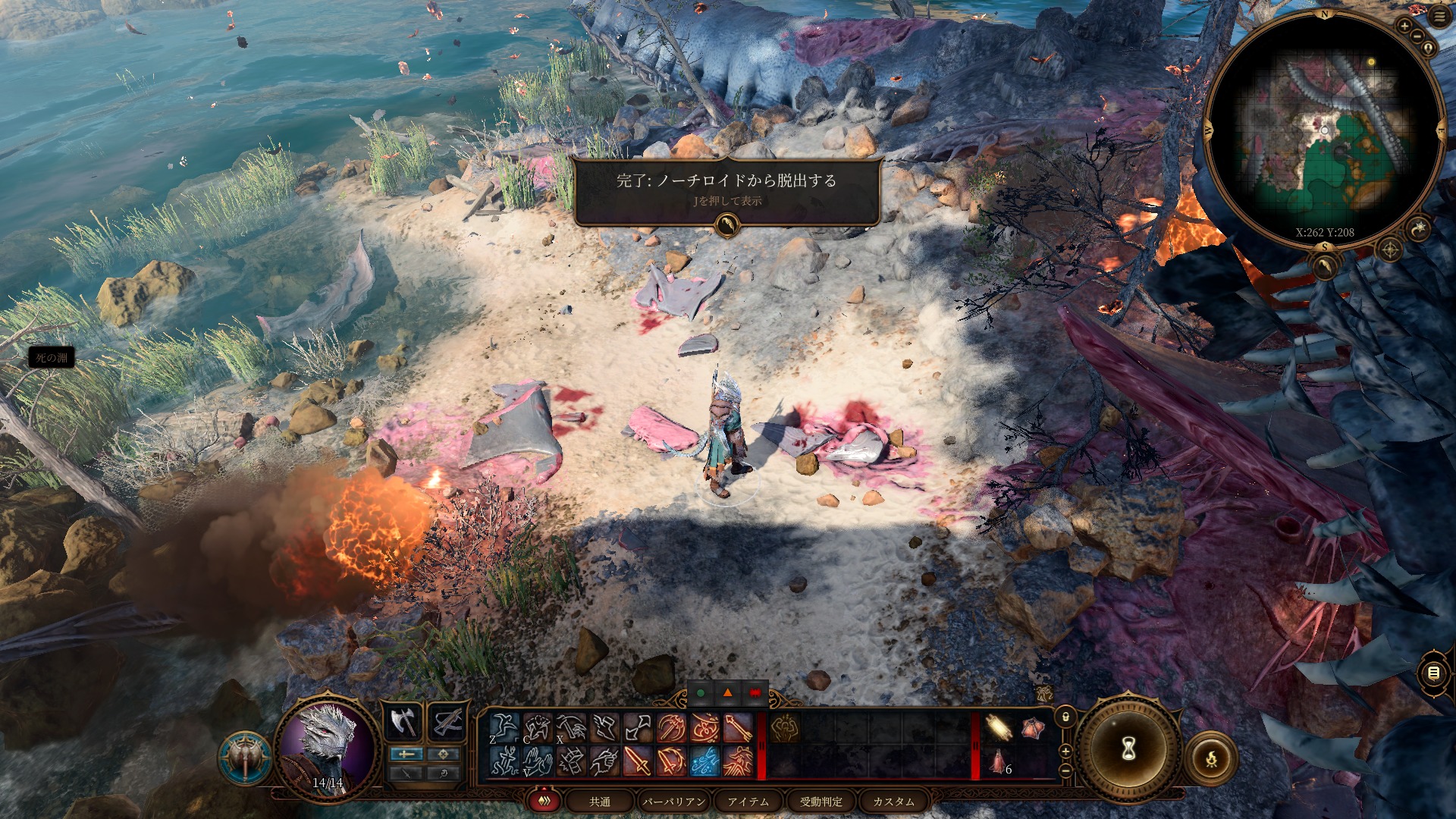
Task: Open the long rest moon-and-sun button
Action: pos(1419,227)
